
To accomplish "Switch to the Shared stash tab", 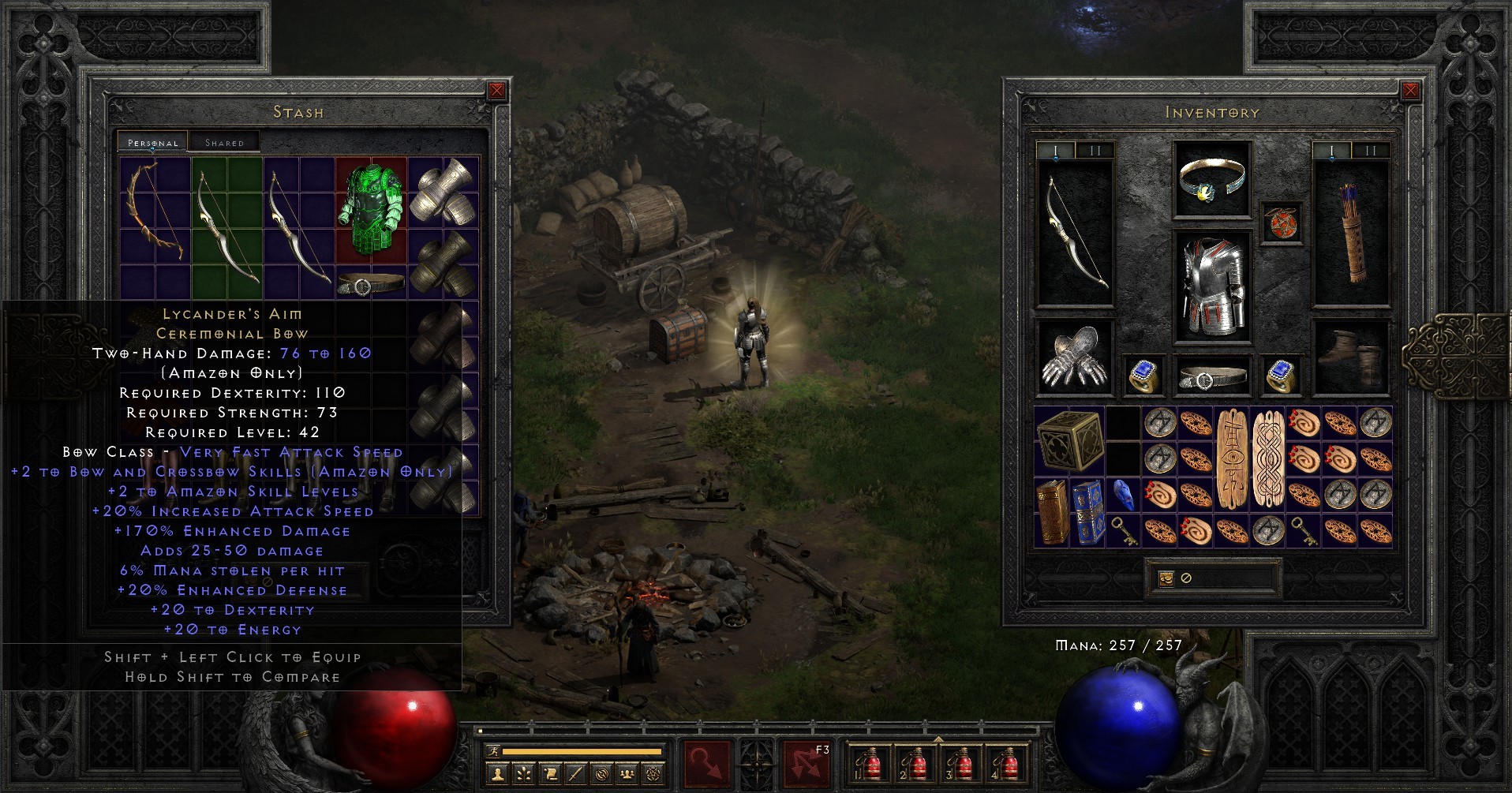I will 225,142.
